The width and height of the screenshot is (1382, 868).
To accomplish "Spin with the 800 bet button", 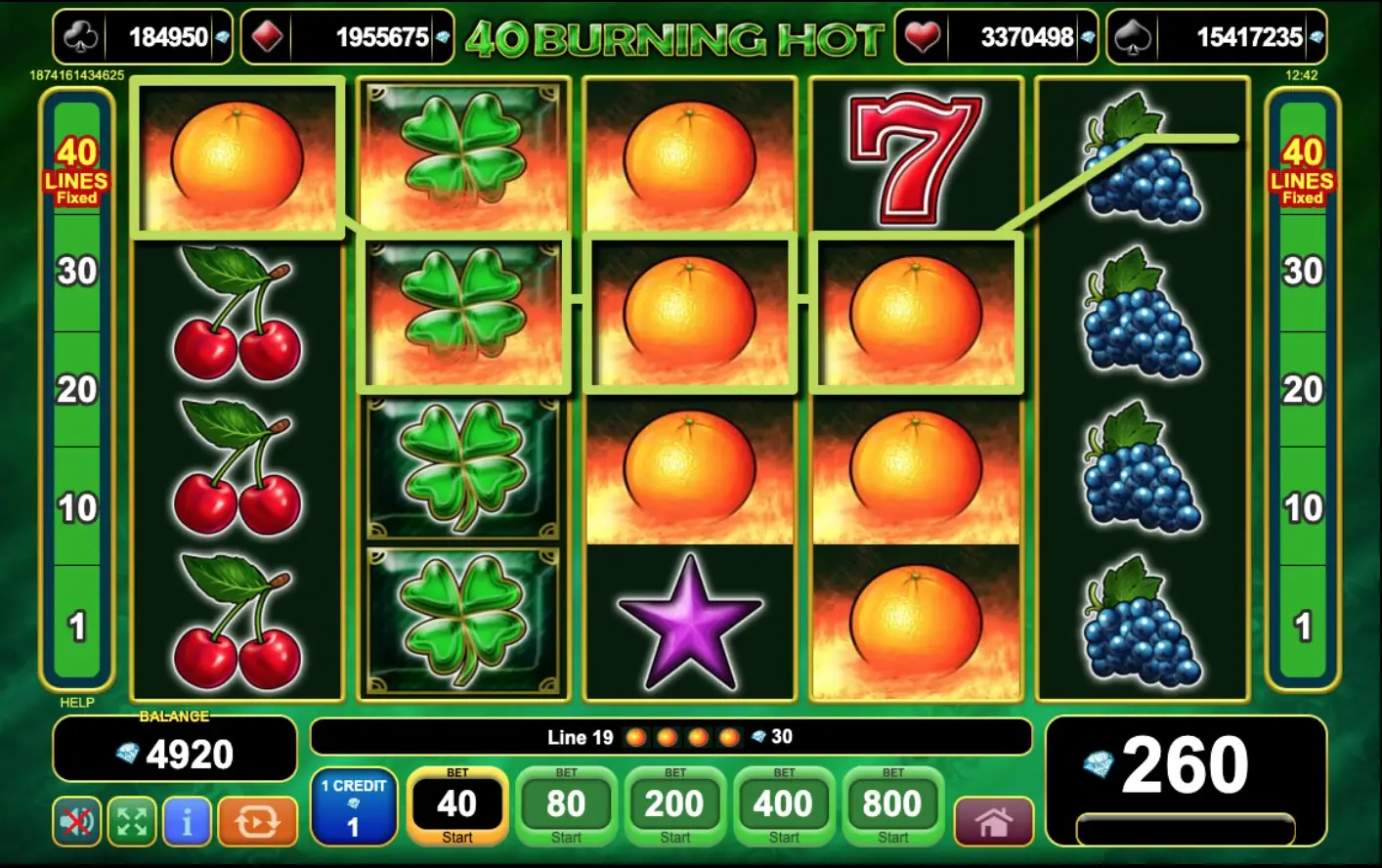I will click(x=892, y=806).
